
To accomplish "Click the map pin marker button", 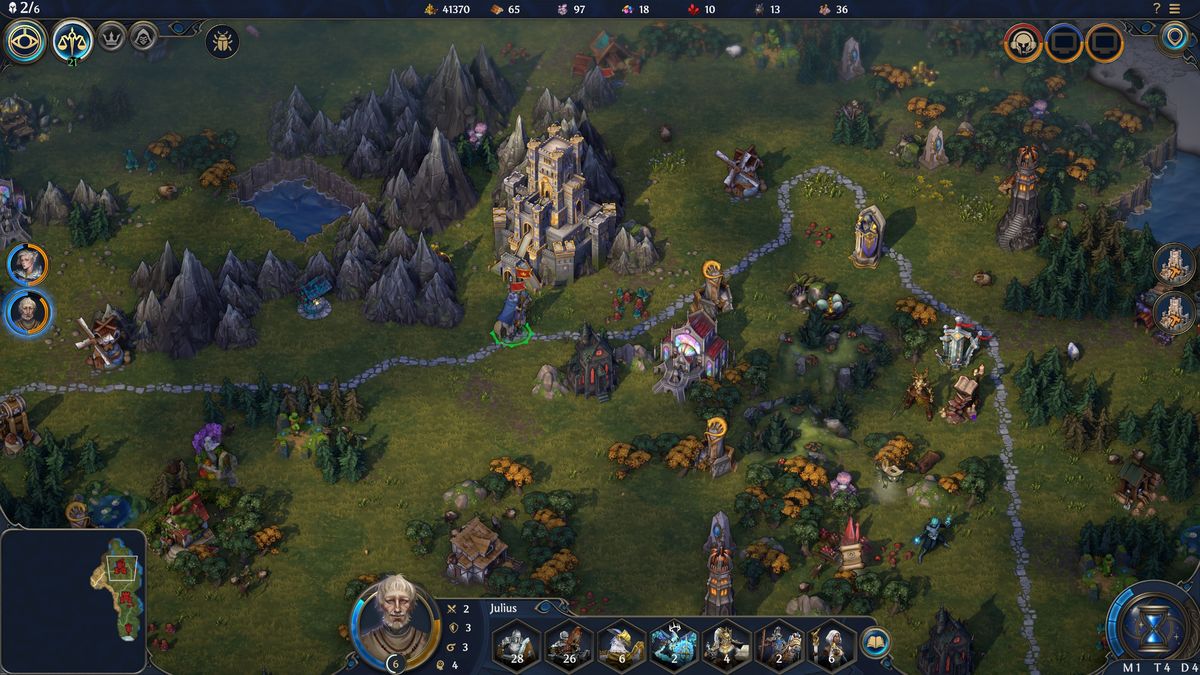I will [1173, 39].
